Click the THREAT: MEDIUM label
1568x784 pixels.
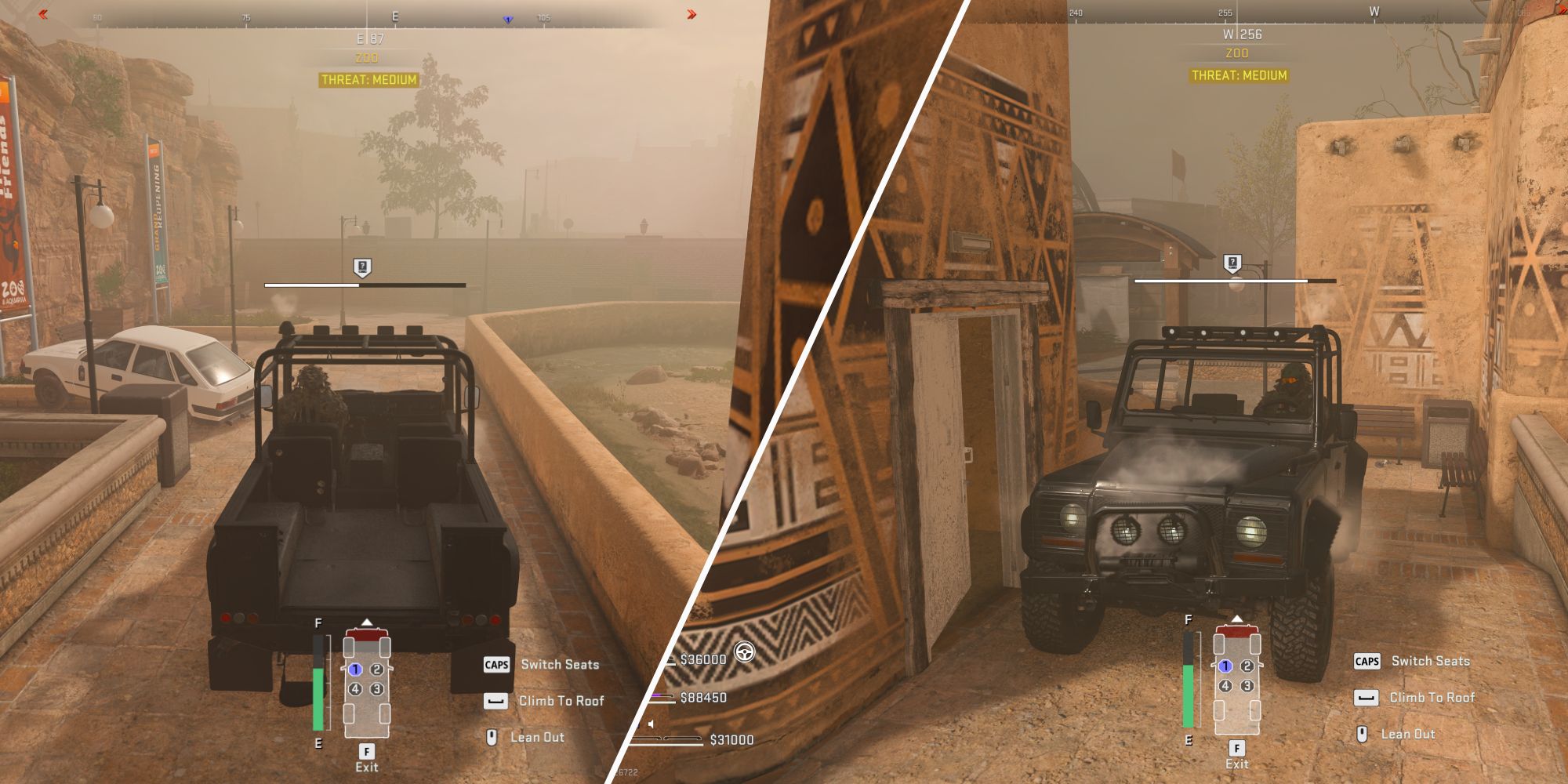(367, 78)
